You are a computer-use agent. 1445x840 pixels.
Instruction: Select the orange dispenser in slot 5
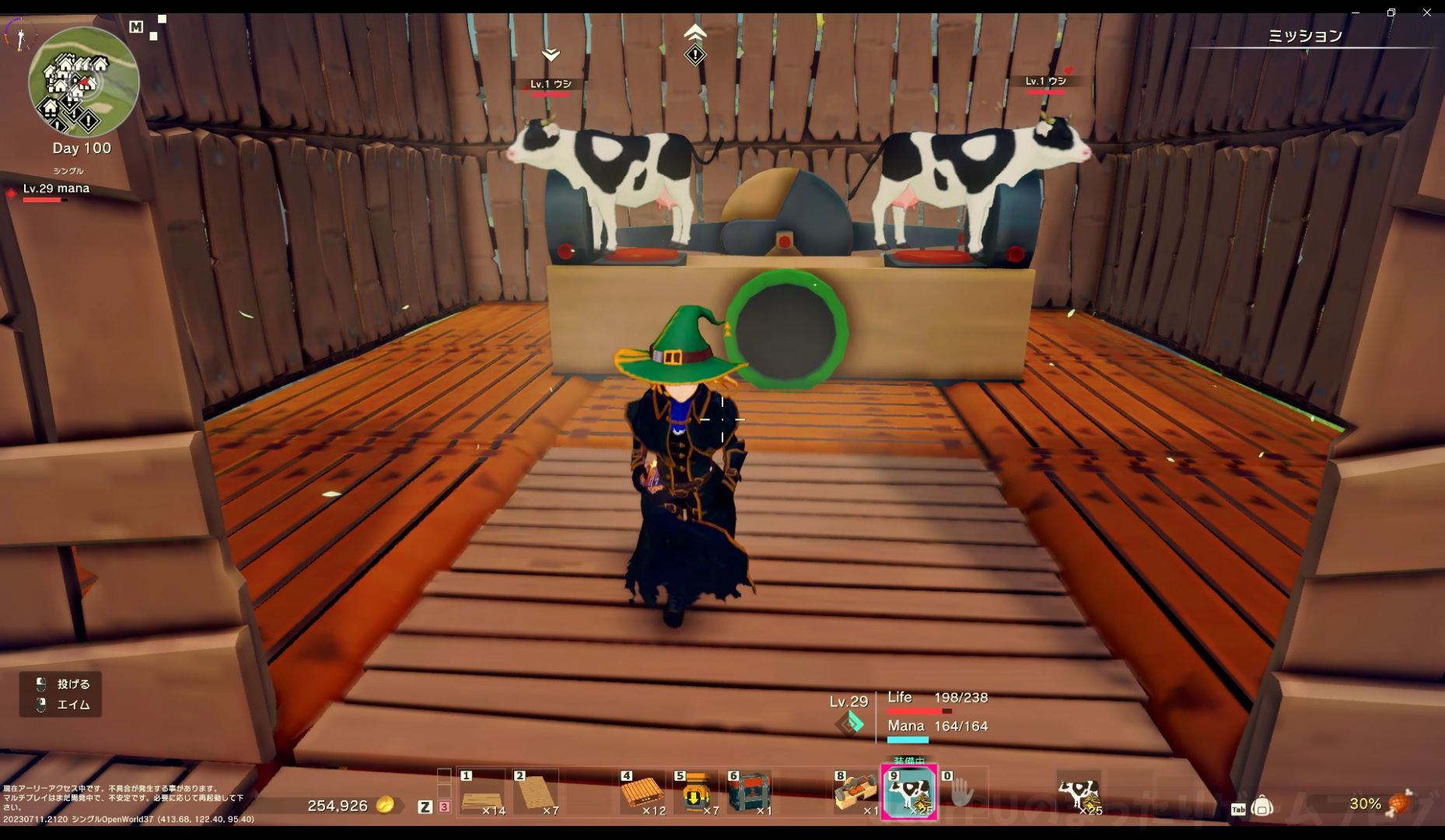(x=696, y=793)
